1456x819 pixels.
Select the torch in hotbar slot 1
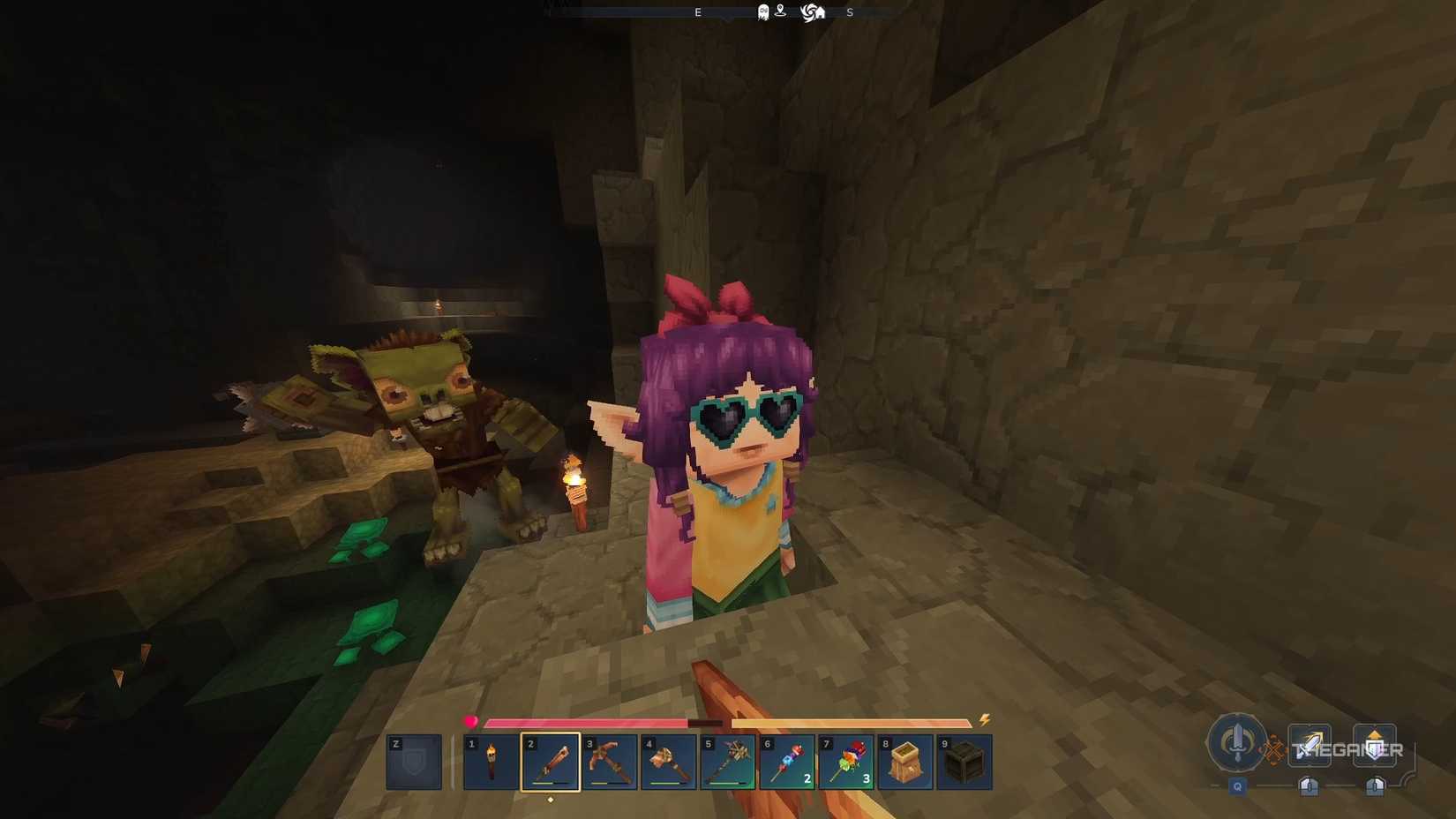click(489, 762)
